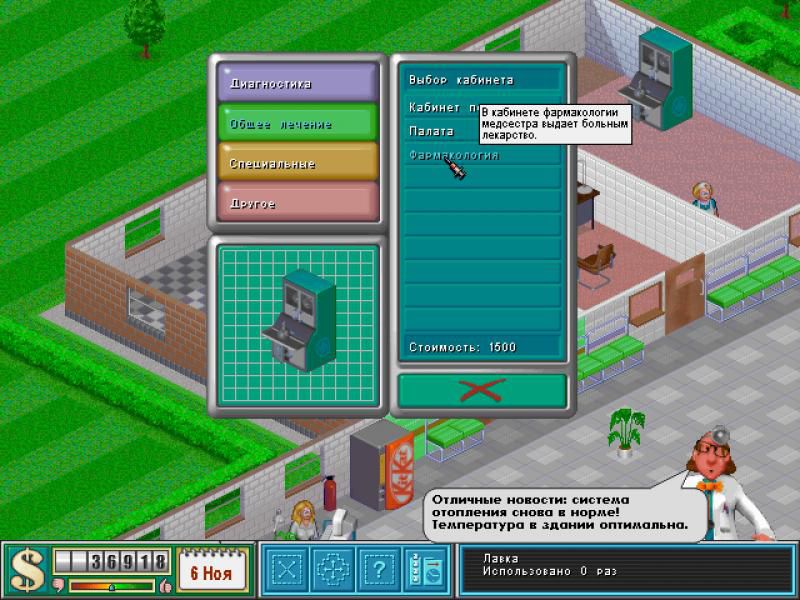Choose the Другое category
Screen dimensions: 800x600
pyautogui.click(x=298, y=203)
